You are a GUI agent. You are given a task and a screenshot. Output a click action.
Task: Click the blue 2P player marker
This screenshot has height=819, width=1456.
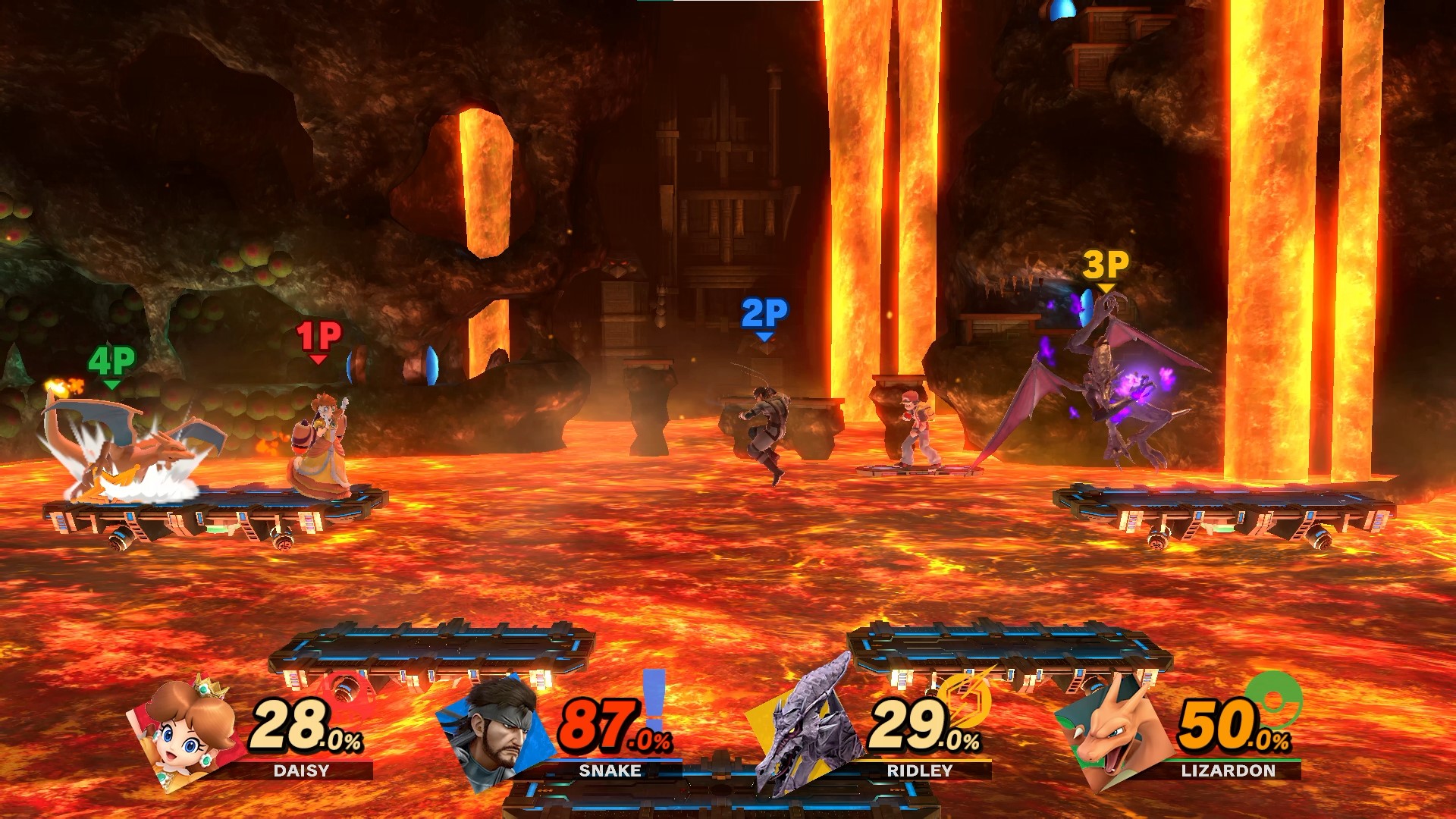[x=764, y=315]
